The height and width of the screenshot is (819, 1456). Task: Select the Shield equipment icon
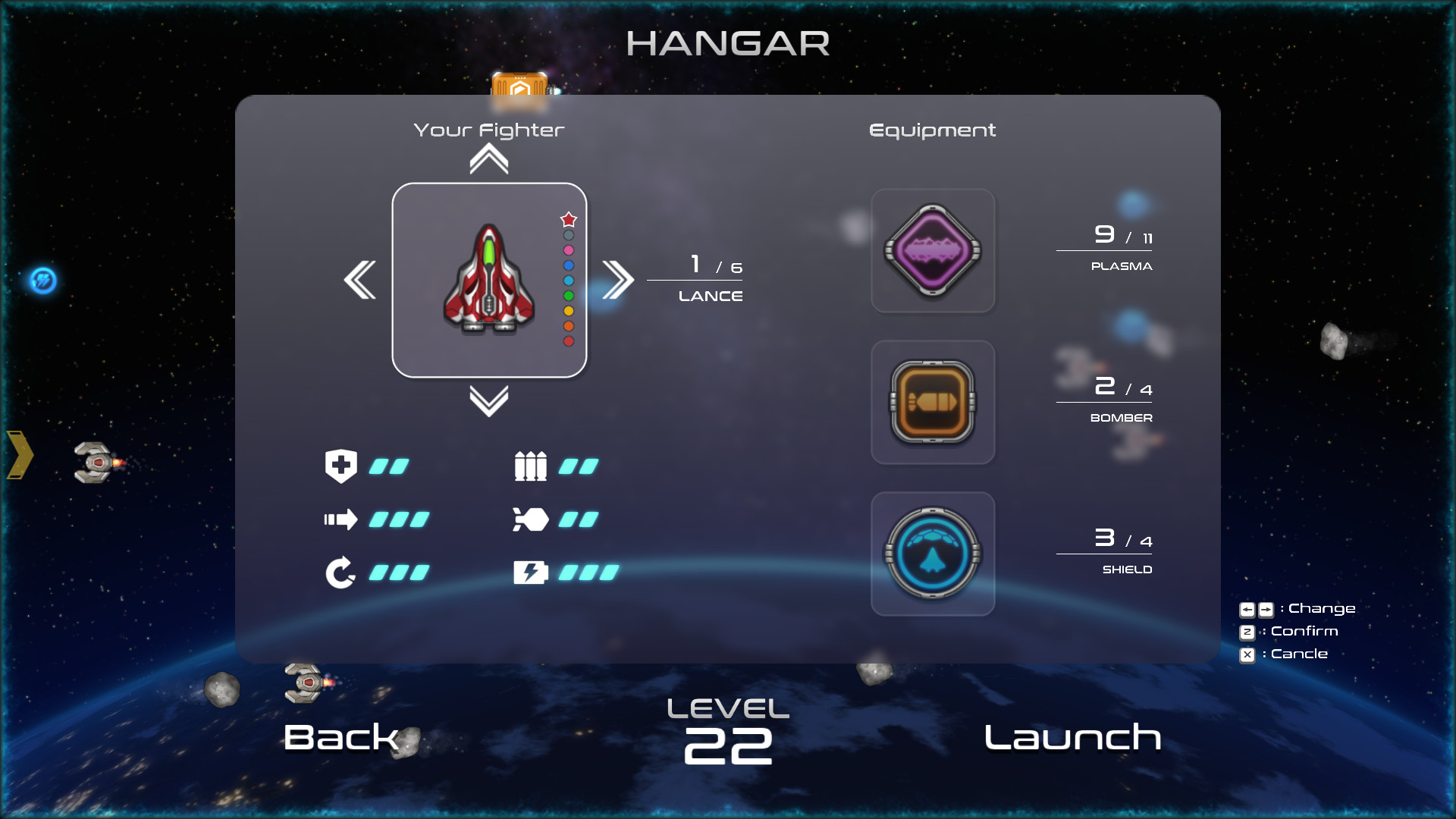tap(932, 553)
